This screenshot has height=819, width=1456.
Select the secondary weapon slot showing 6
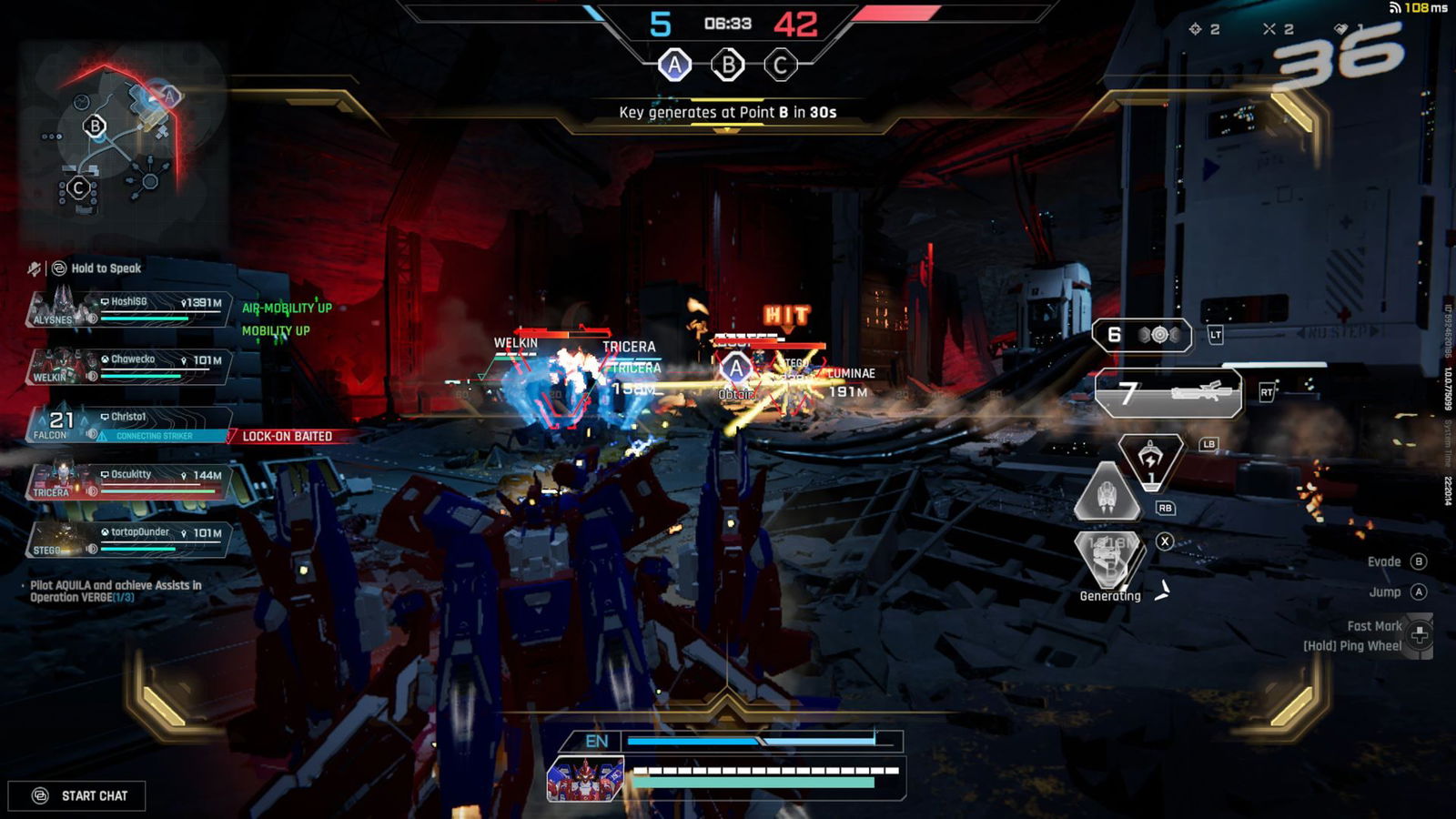tap(1142, 335)
